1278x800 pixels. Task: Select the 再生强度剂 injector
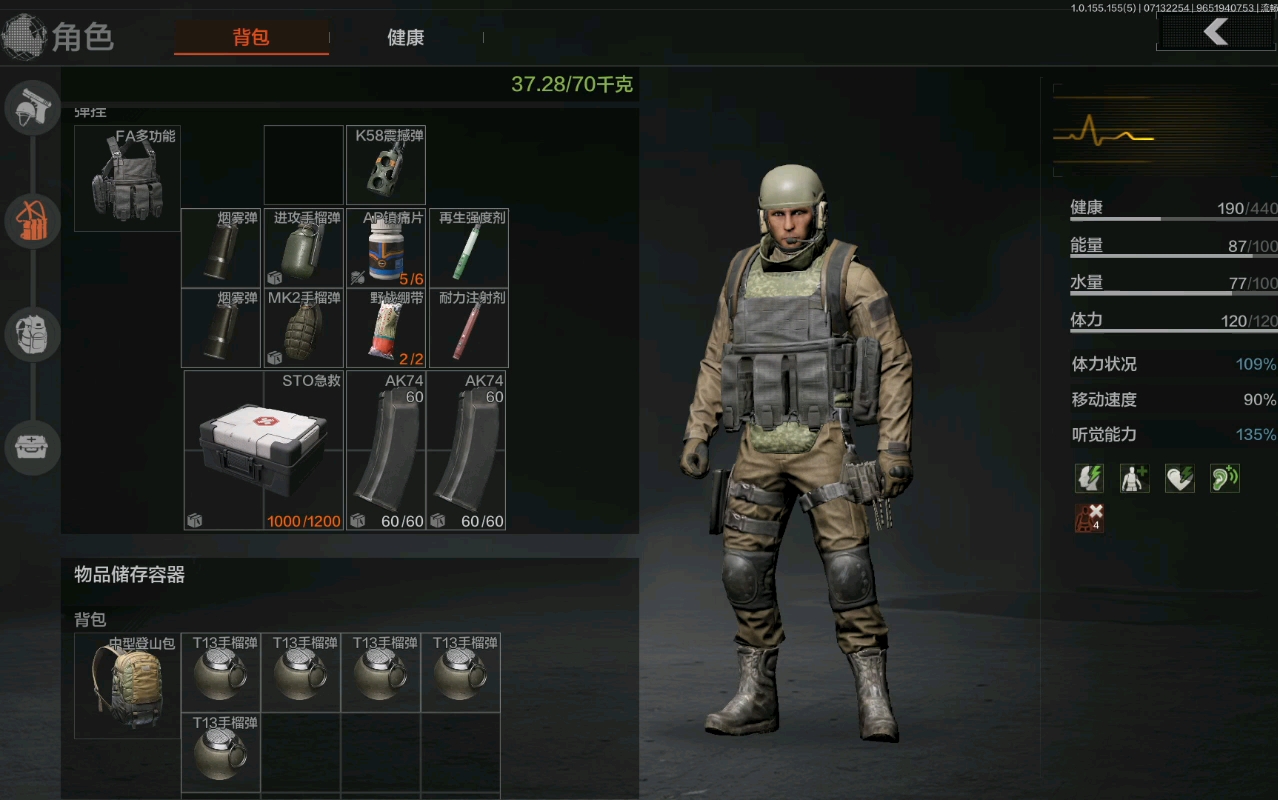tap(468, 248)
